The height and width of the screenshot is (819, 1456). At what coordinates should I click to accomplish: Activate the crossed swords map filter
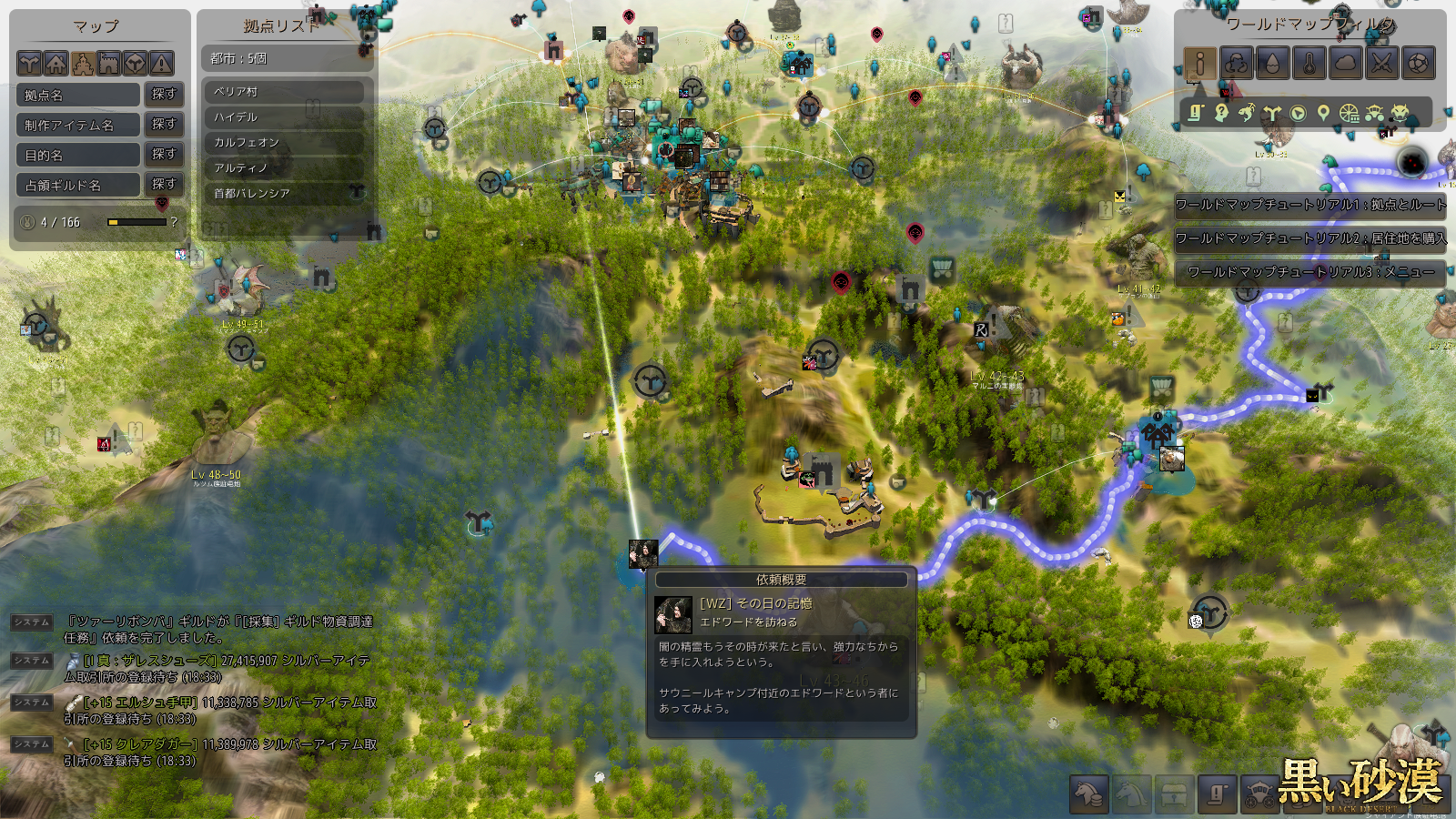[x=1381, y=63]
